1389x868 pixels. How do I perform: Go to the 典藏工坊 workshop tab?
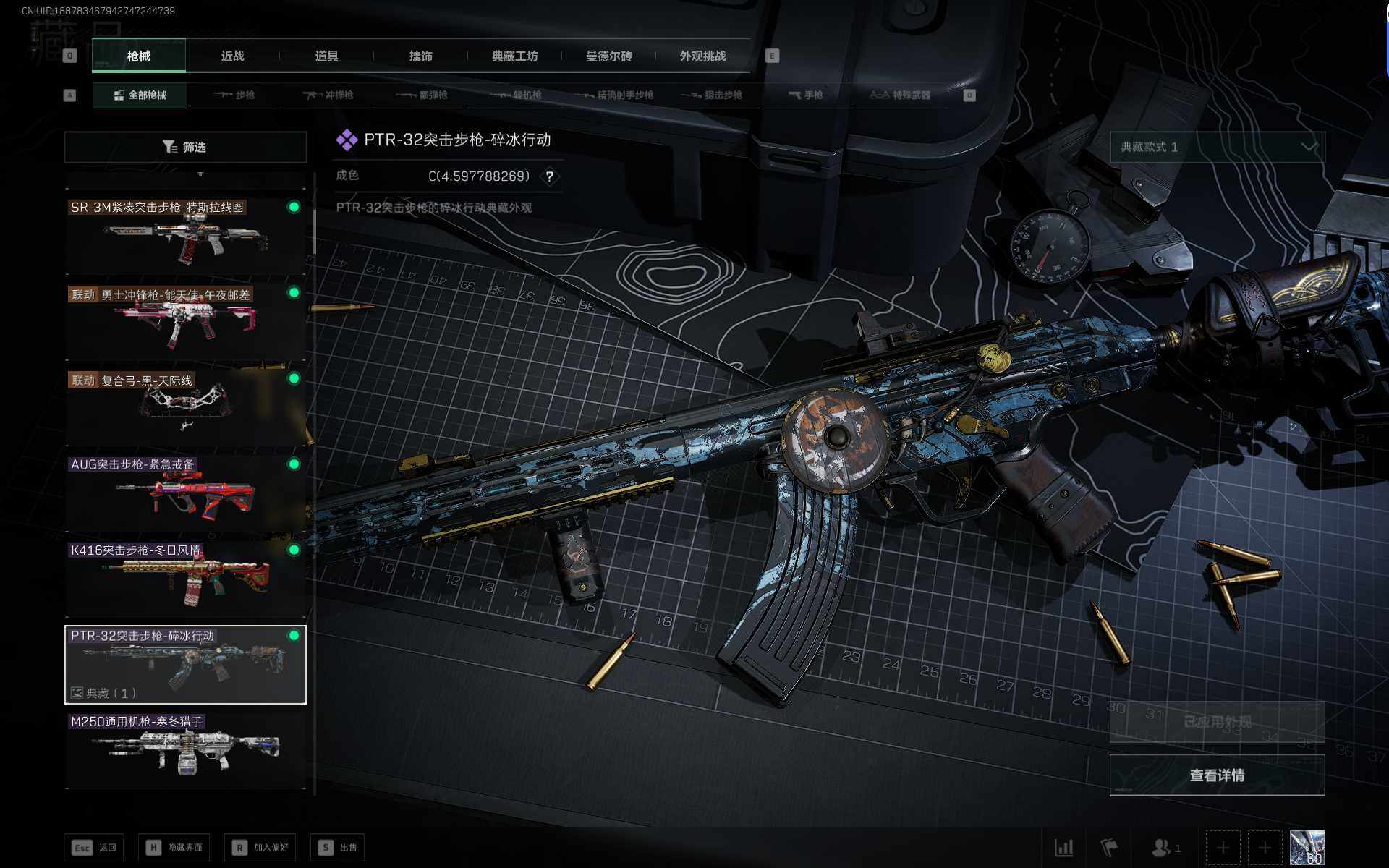514,56
